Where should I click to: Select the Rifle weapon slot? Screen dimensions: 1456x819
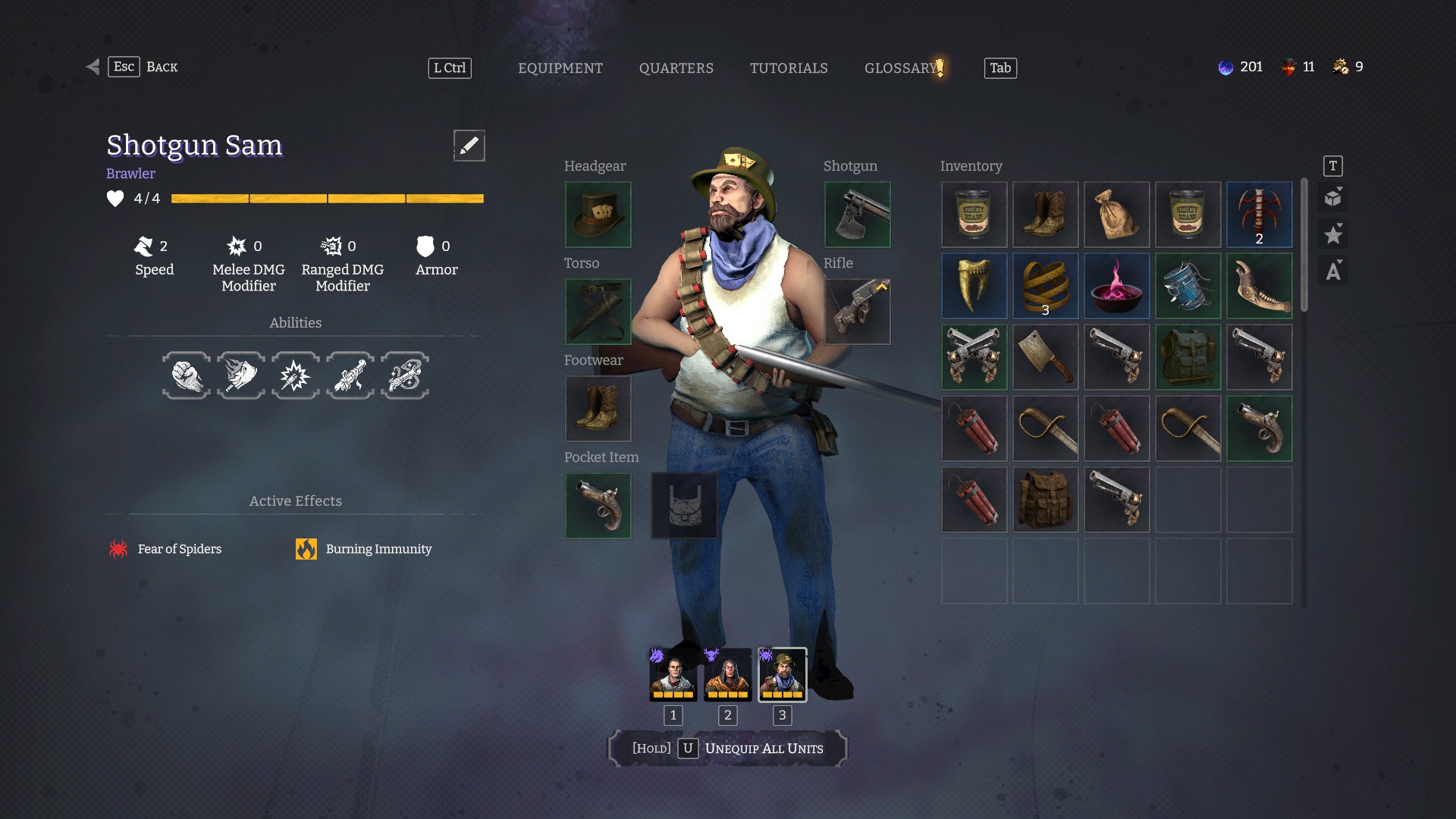pyautogui.click(x=857, y=312)
